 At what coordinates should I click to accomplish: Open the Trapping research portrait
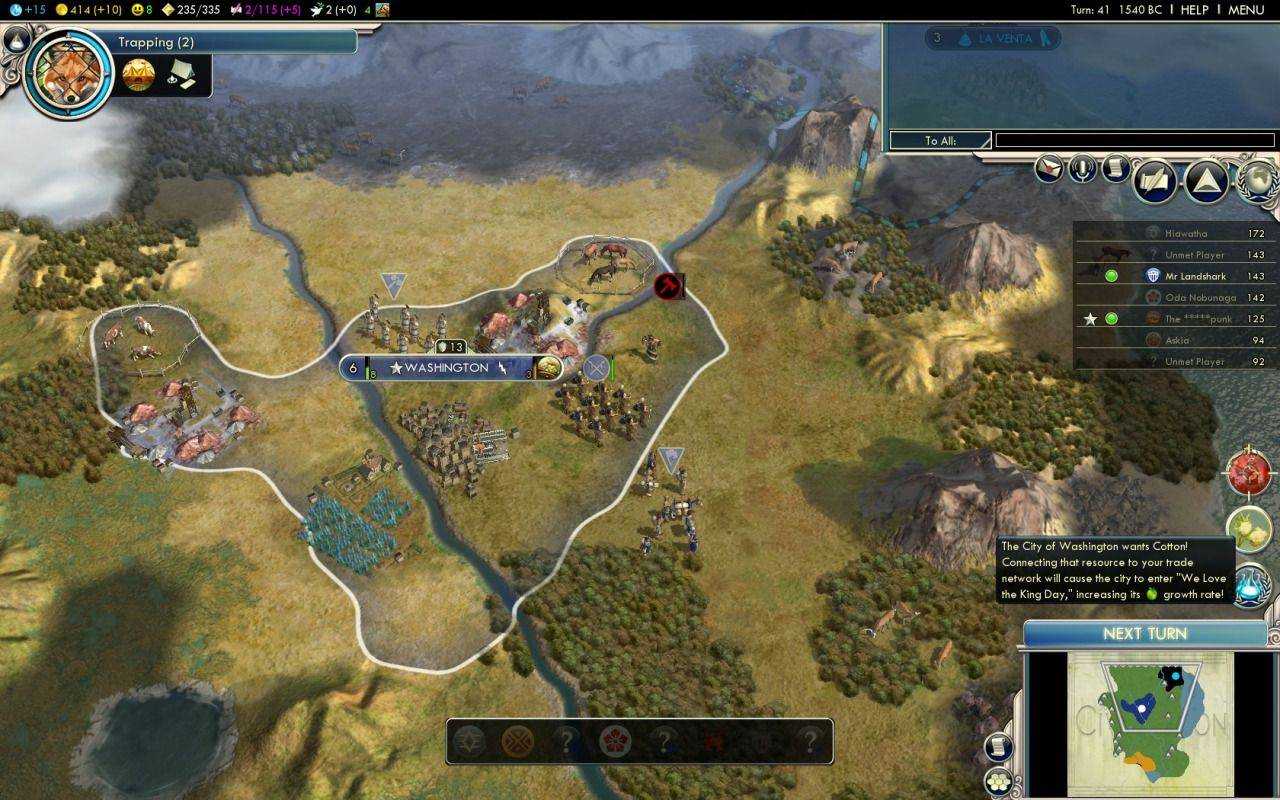coord(69,73)
